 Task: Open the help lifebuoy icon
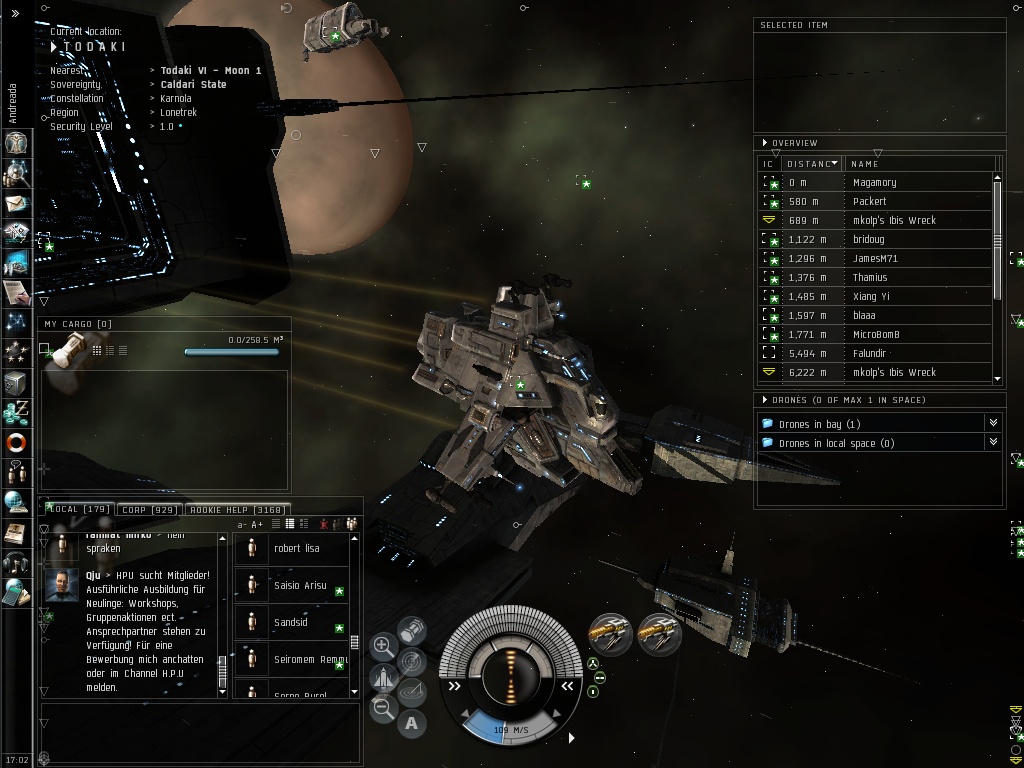(x=16, y=442)
